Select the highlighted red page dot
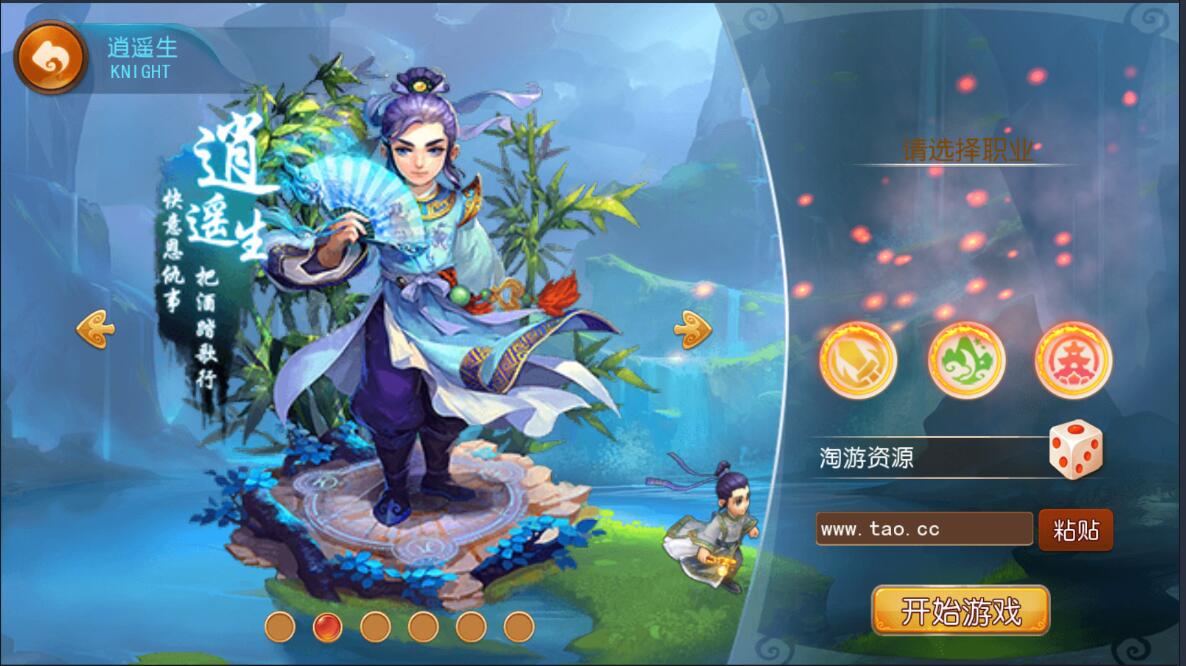Image resolution: width=1186 pixels, height=666 pixels. [327, 627]
